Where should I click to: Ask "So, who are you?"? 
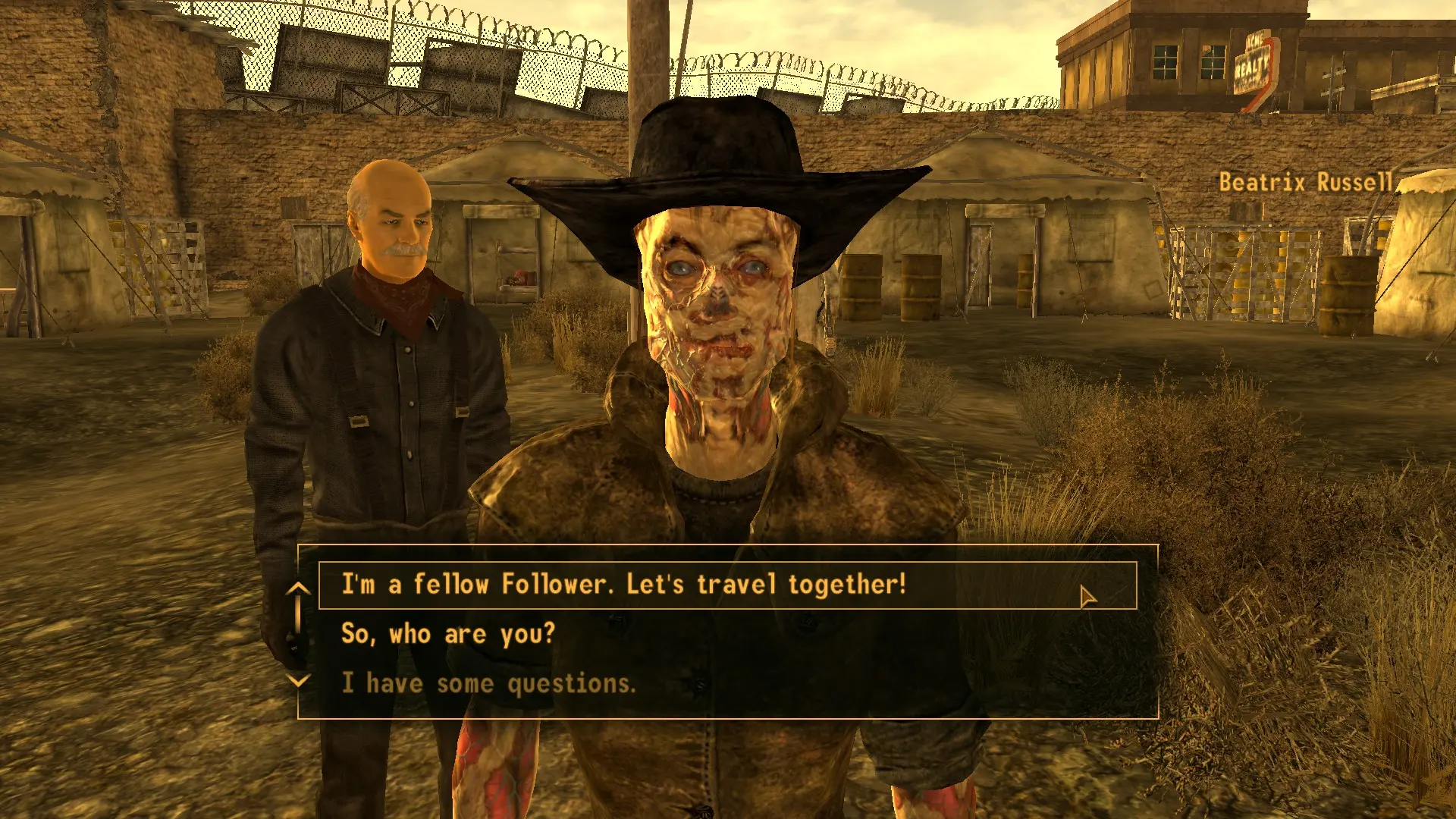coord(448,634)
